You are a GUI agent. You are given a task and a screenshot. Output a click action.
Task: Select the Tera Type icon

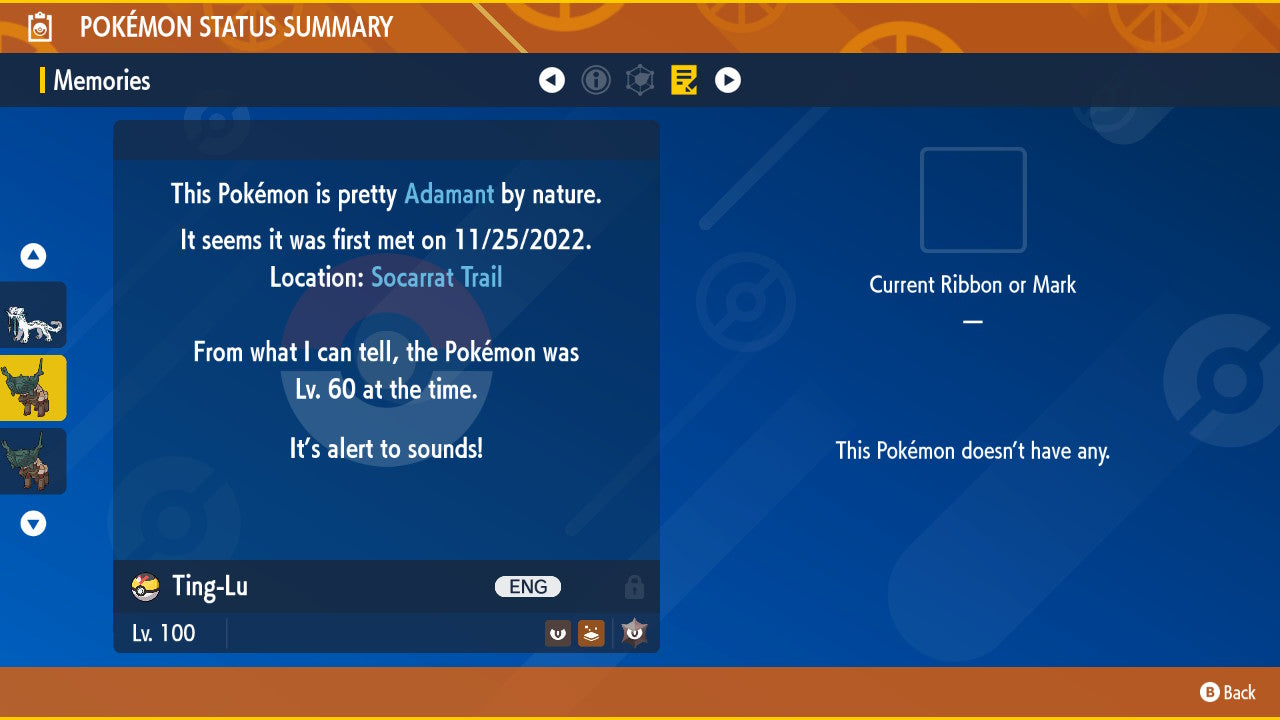632,632
